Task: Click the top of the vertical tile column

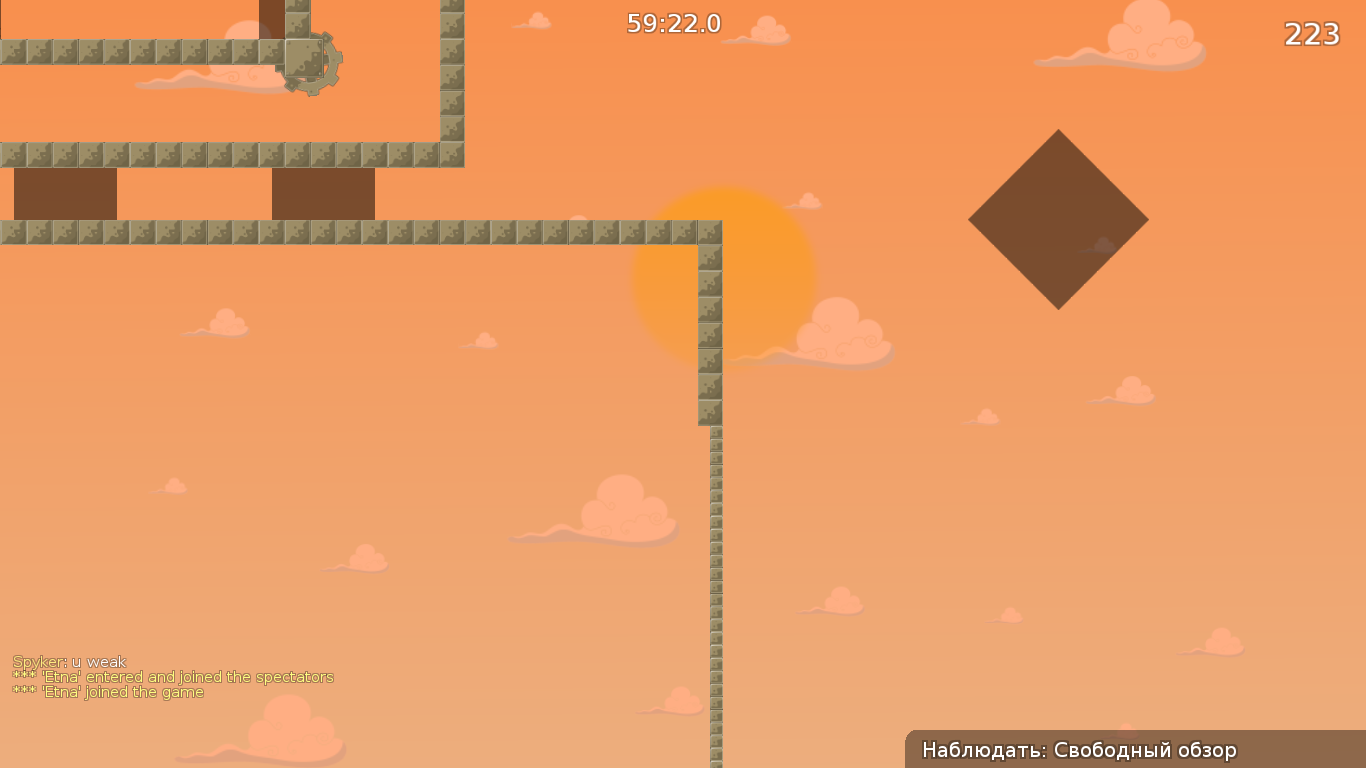Action: (x=709, y=250)
